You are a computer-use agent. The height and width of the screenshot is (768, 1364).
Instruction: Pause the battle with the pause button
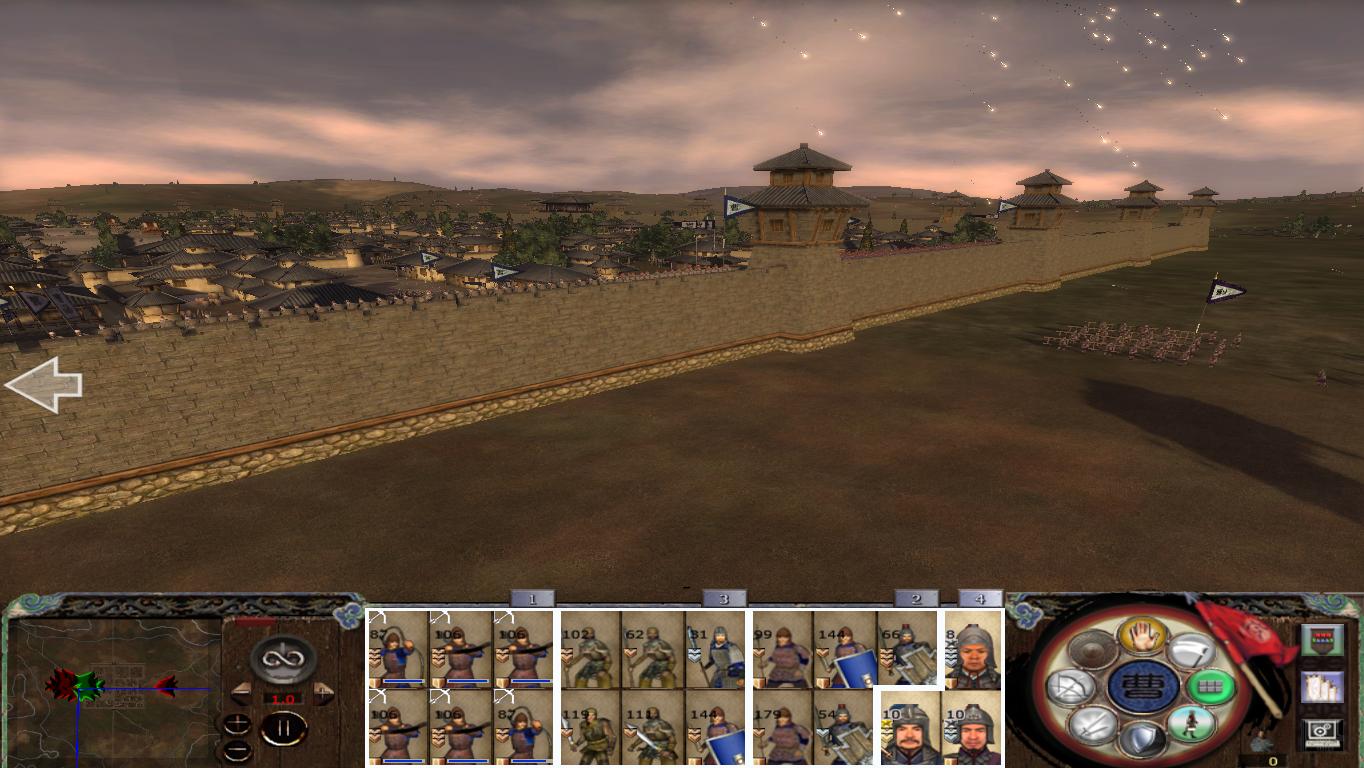283,728
